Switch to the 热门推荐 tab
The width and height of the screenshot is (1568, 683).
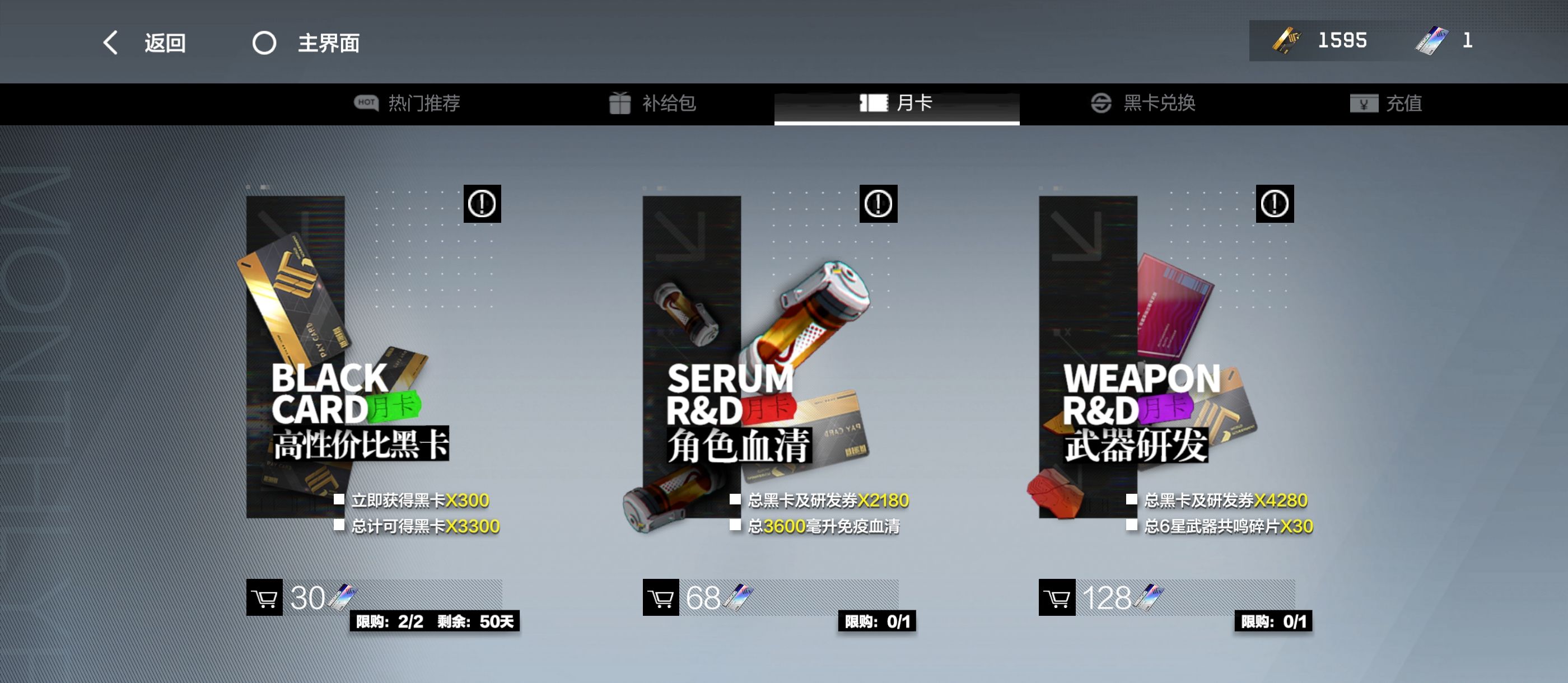tap(407, 104)
